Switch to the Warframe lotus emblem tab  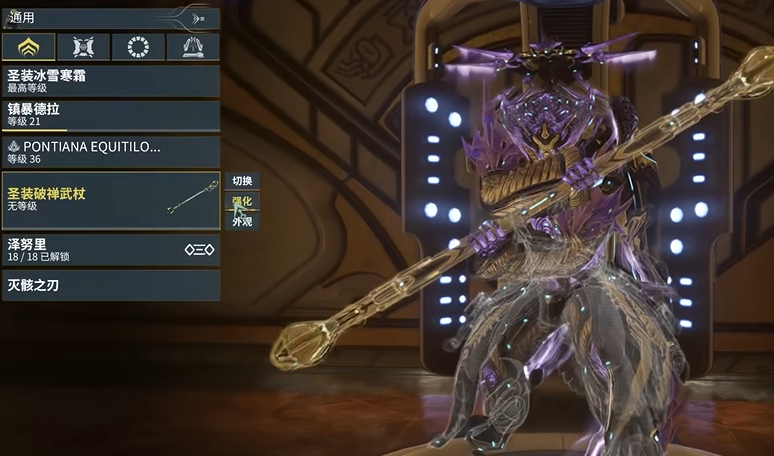tap(28, 47)
